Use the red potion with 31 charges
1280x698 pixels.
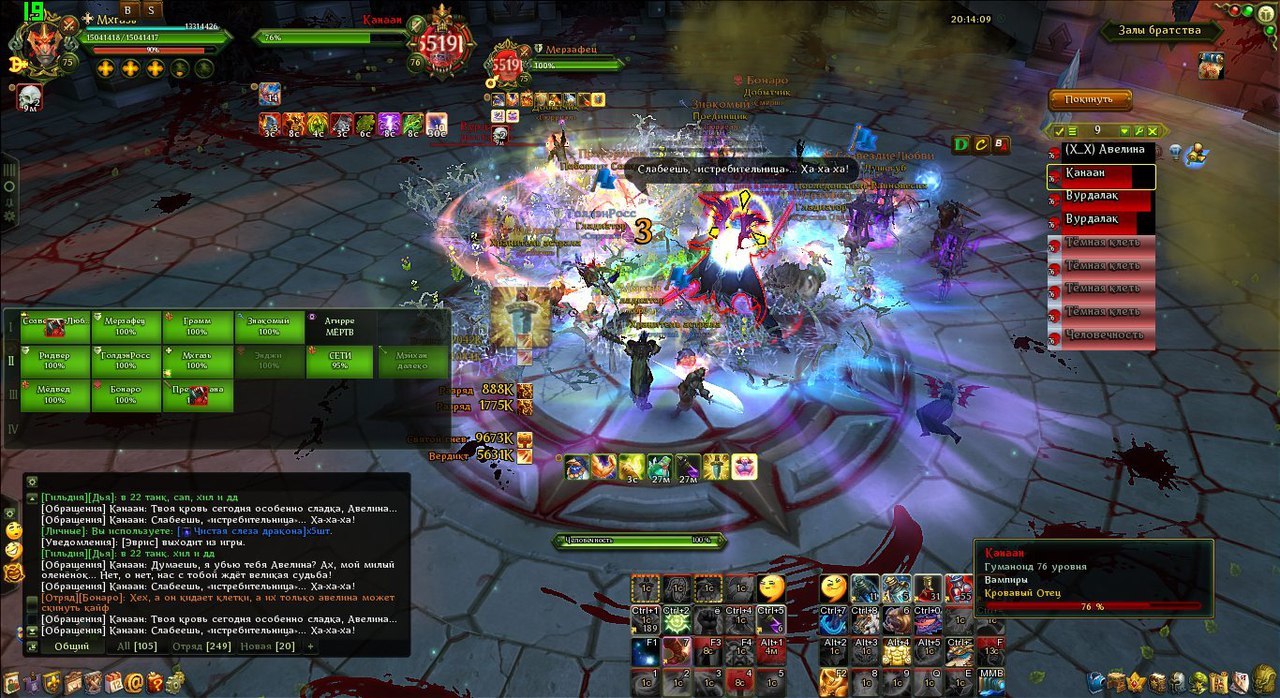pyautogui.click(x=928, y=589)
